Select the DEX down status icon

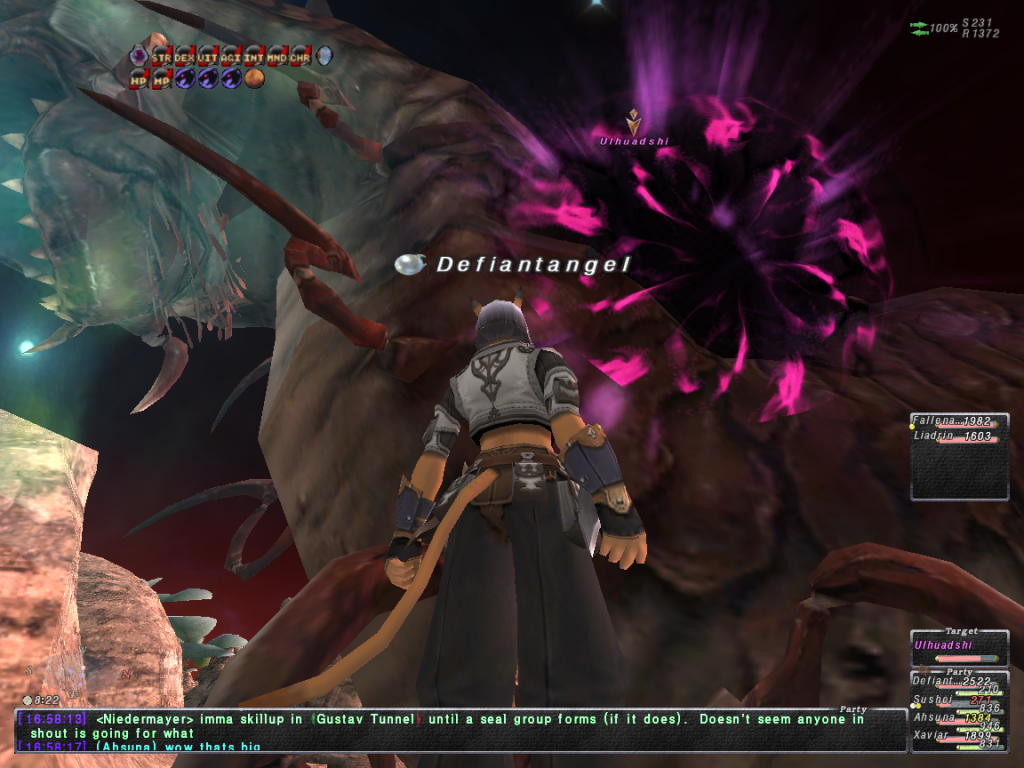tap(184, 56)
